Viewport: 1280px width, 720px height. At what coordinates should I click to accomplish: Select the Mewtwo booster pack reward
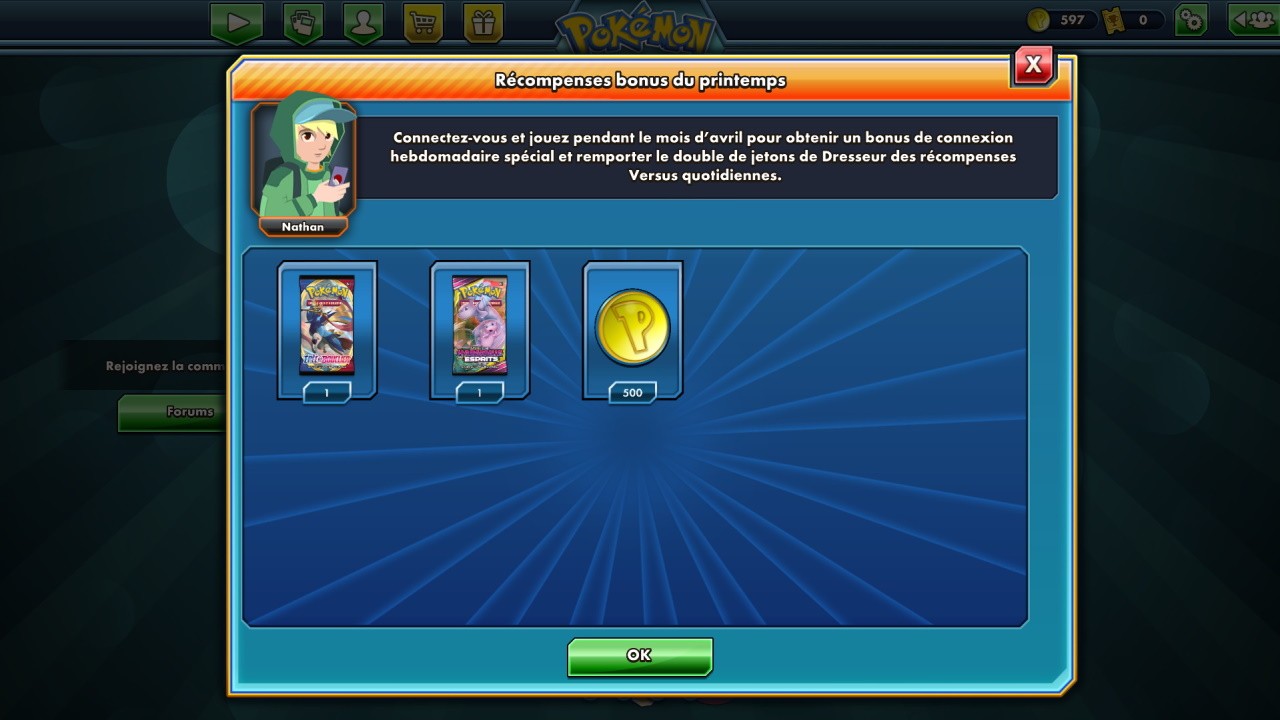[x=480, y=326]
